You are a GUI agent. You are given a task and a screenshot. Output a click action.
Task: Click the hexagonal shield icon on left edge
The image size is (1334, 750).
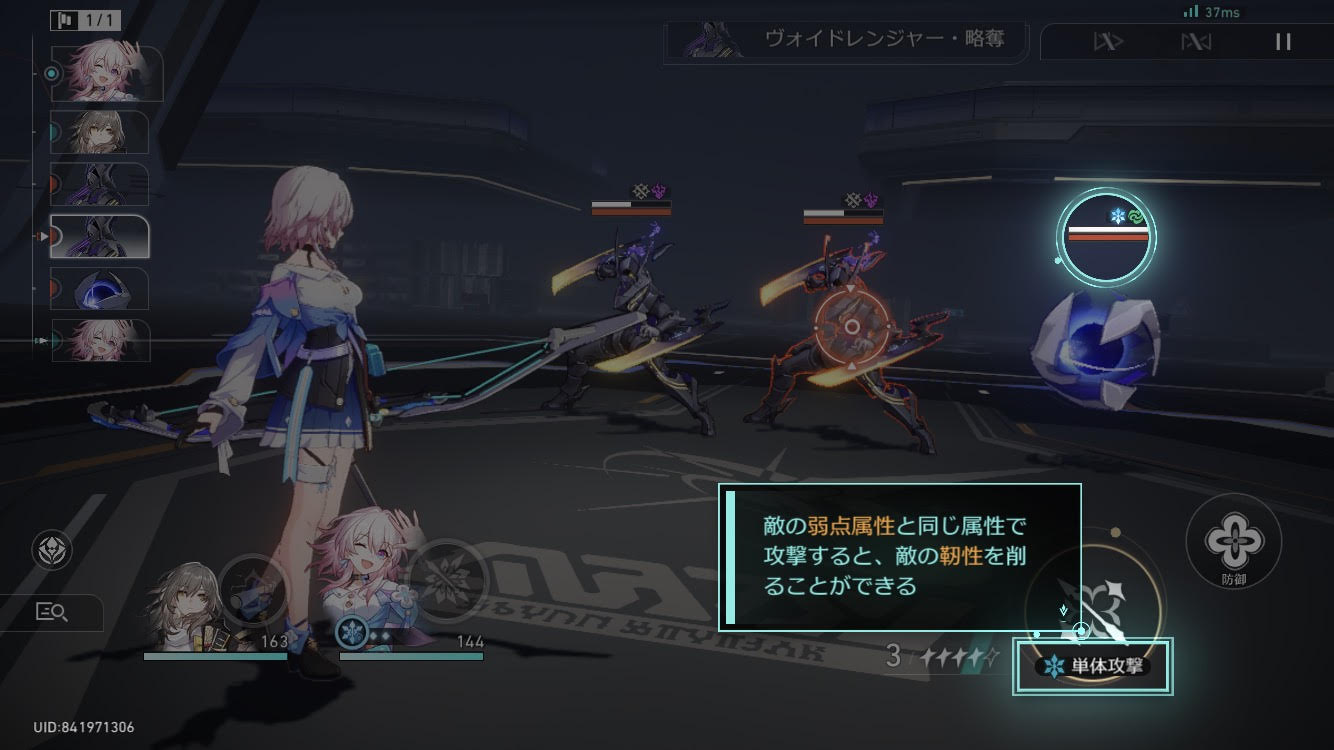click(x=52, y=551)
